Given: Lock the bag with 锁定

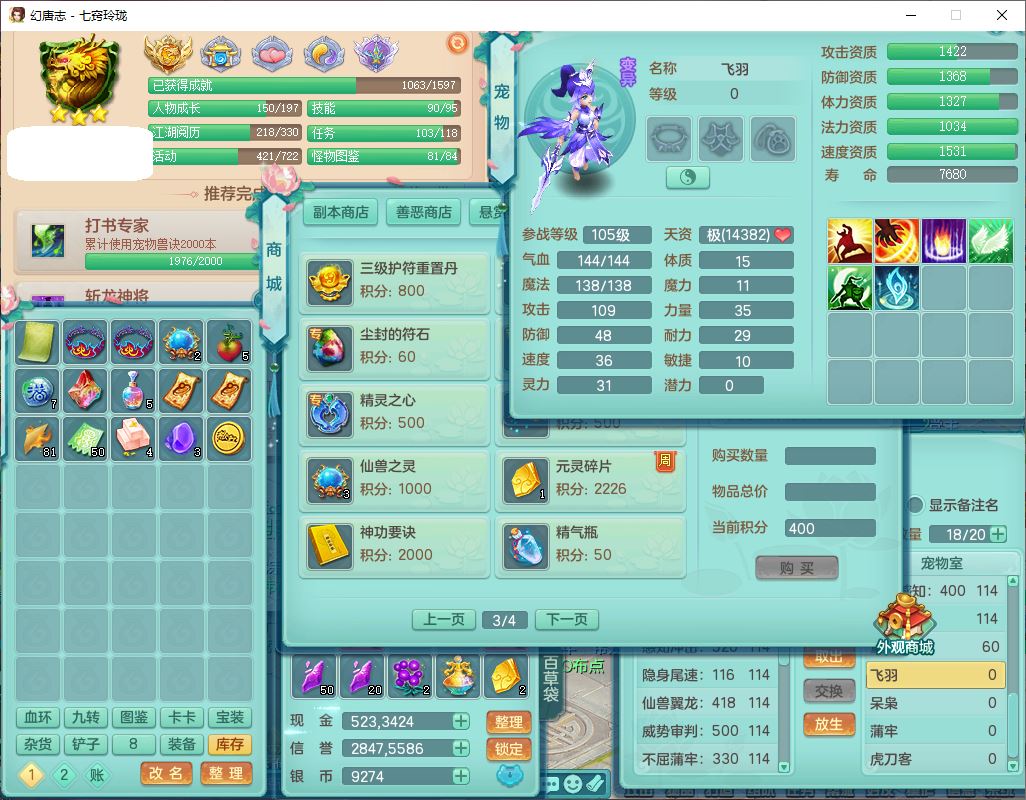Looking at the screenshot, I should point(509,749).
